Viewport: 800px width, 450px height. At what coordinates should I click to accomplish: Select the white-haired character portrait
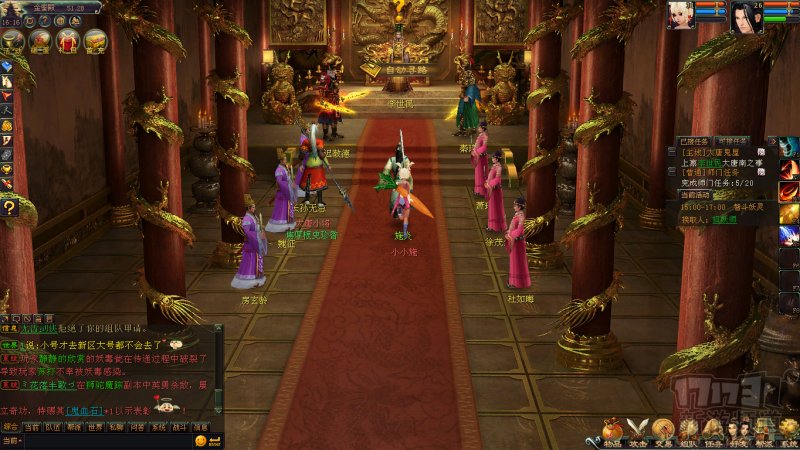click(682, 16)
